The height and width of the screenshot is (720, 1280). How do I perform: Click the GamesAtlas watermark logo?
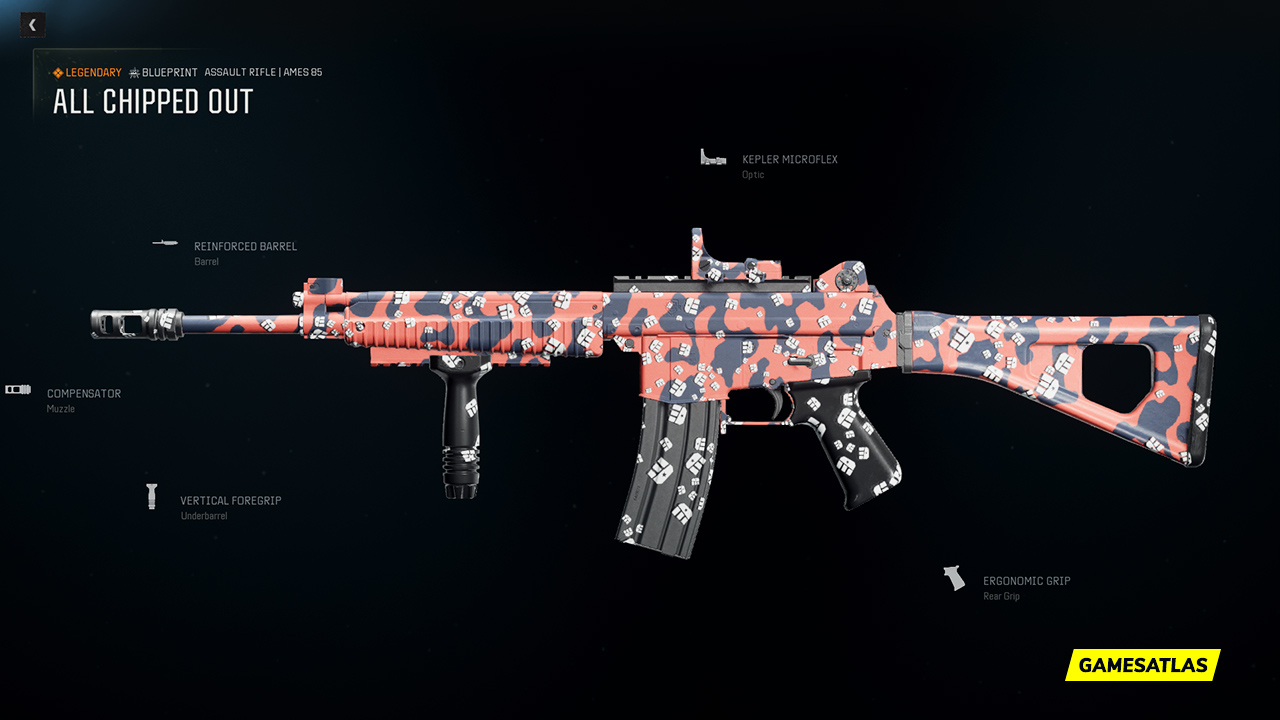pyautogui.click(x=1143, y=665)
